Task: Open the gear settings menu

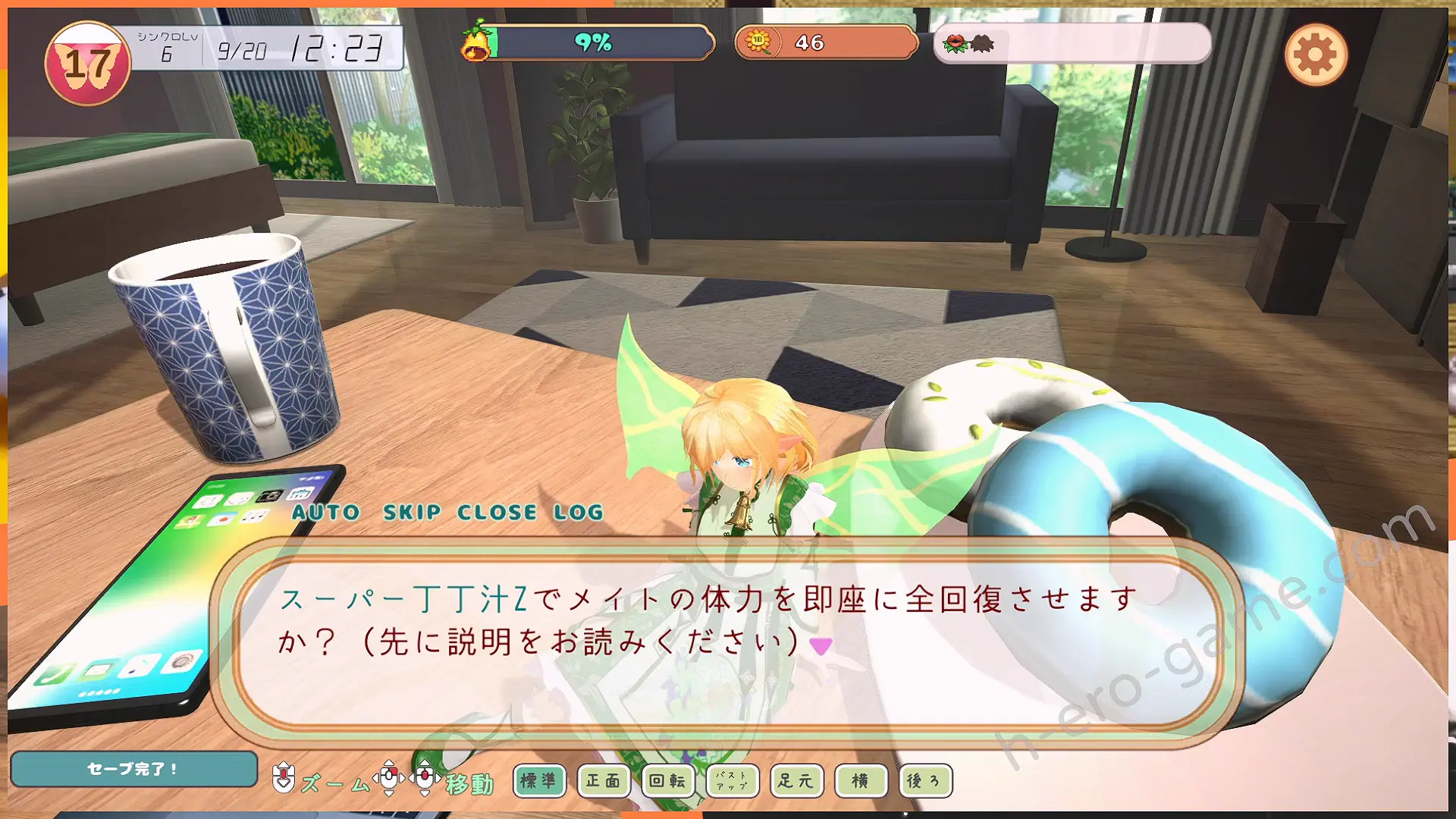Action: [1316, 55]
